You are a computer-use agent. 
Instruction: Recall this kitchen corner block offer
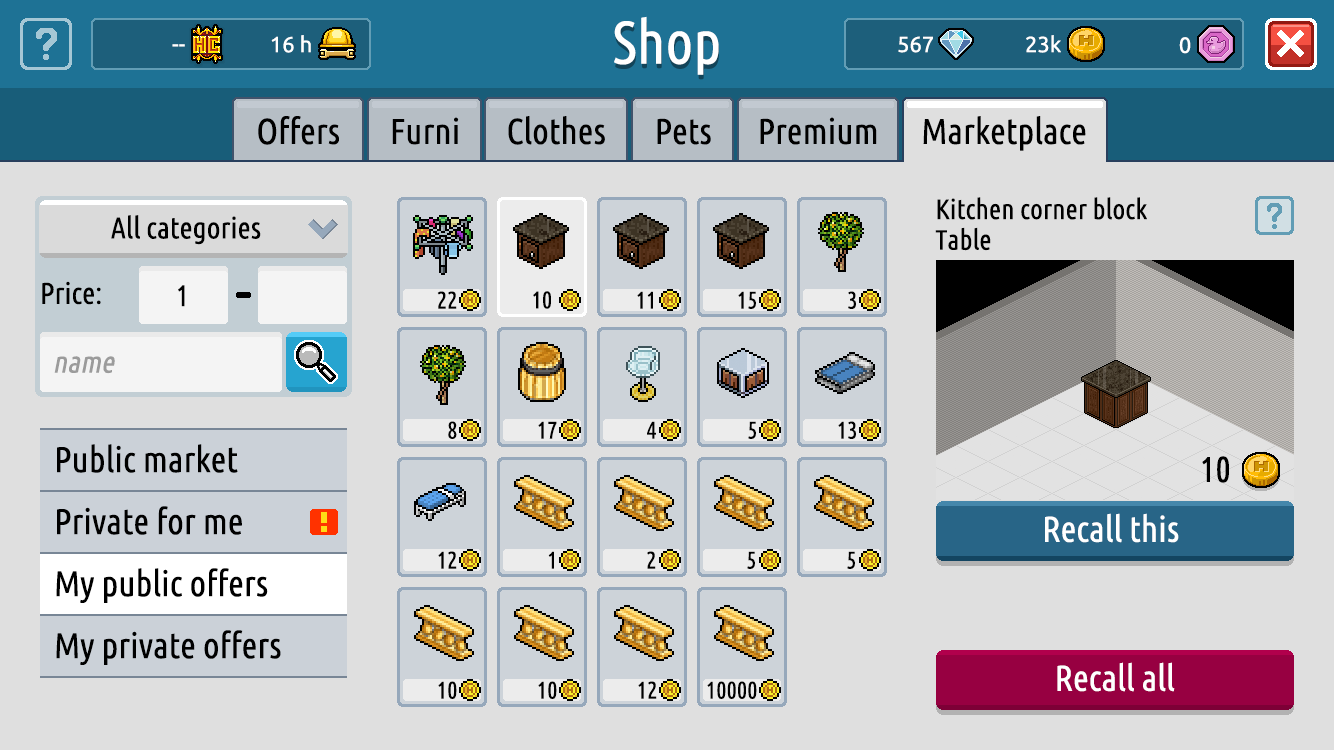point(1114,530)
